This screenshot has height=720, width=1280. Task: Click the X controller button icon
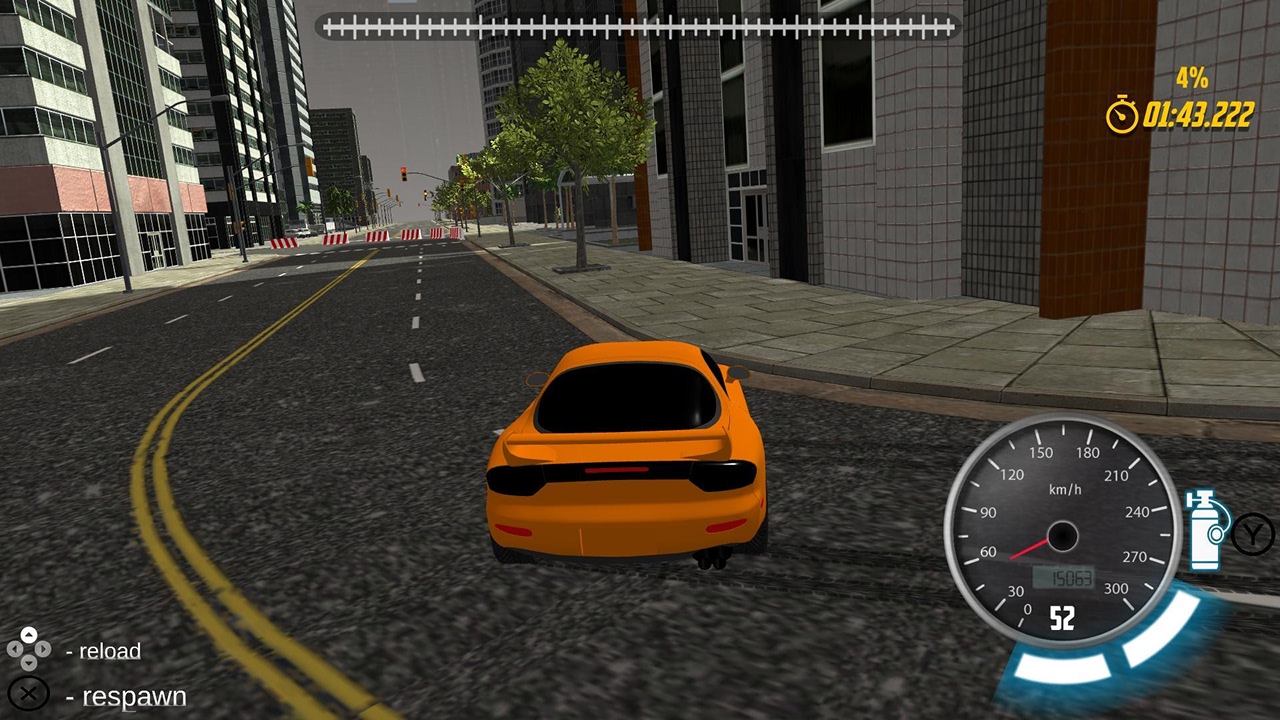coord(29,696)
